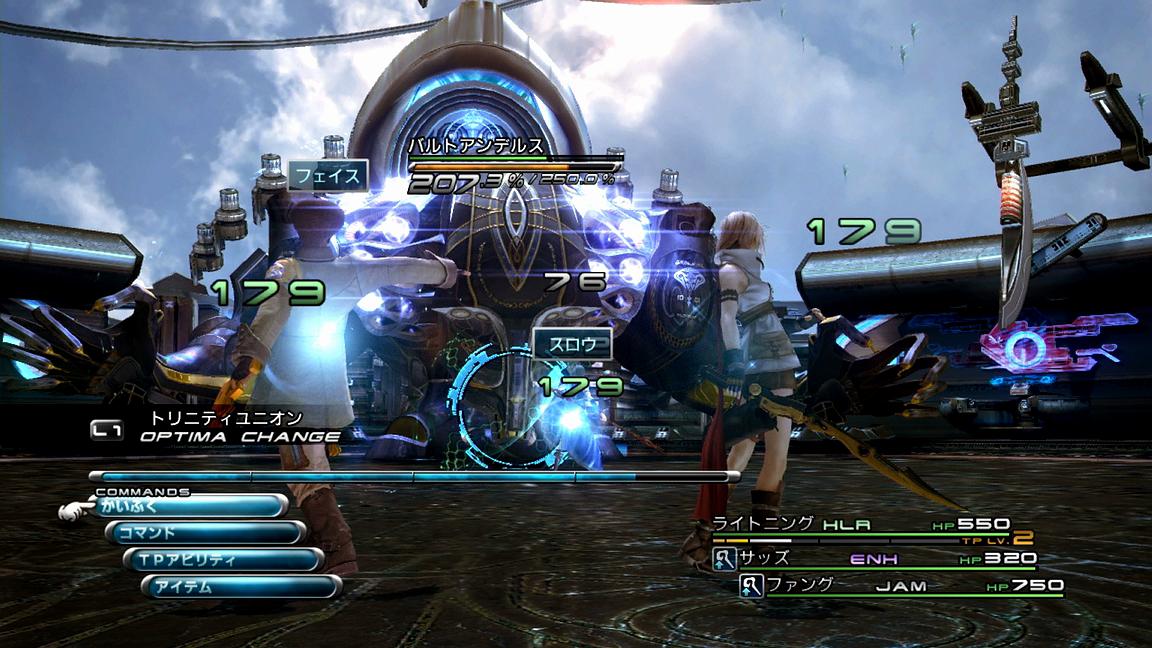Select party member サッズ row
Image resolution: width=1152 pixels, height=648 pixels.
[875, 558]
